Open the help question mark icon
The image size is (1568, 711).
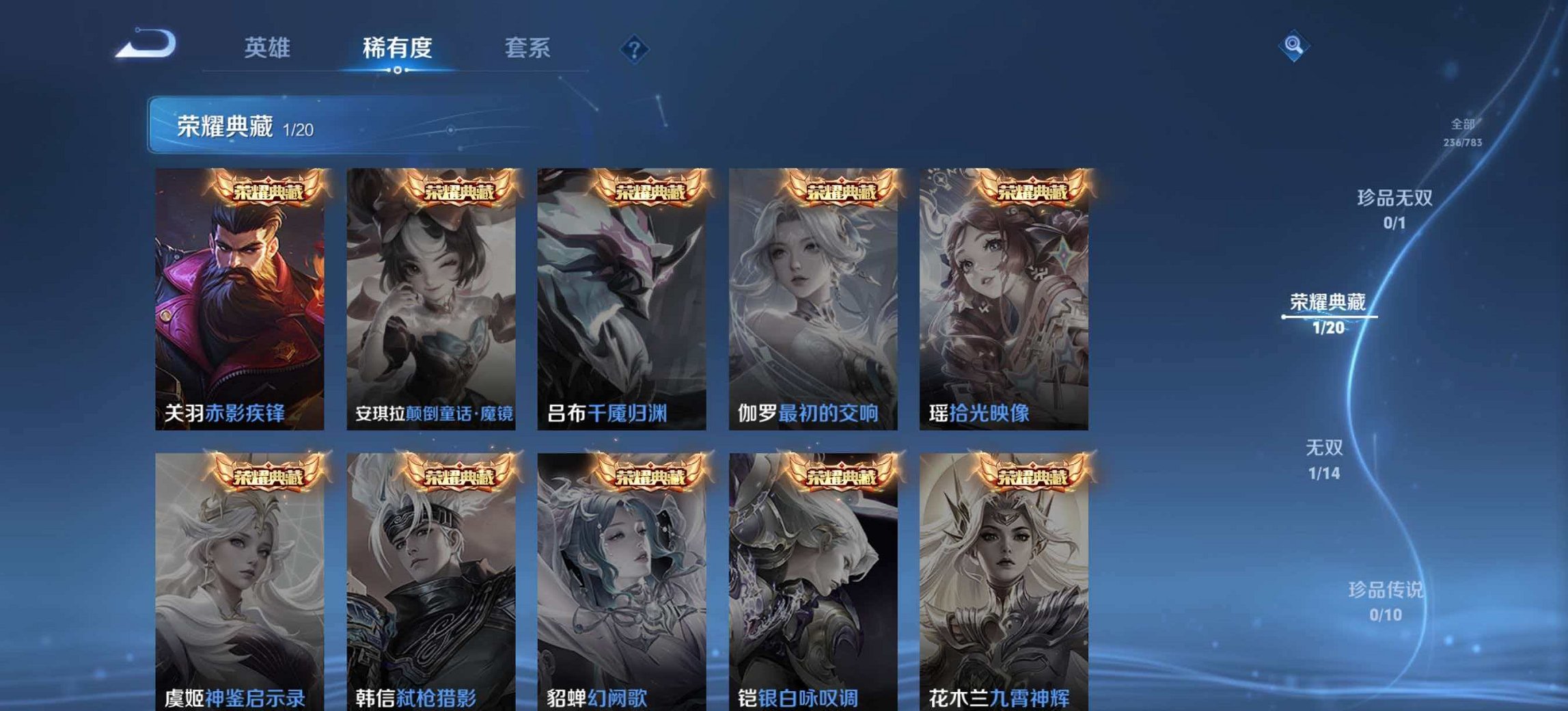click(633, 48)
